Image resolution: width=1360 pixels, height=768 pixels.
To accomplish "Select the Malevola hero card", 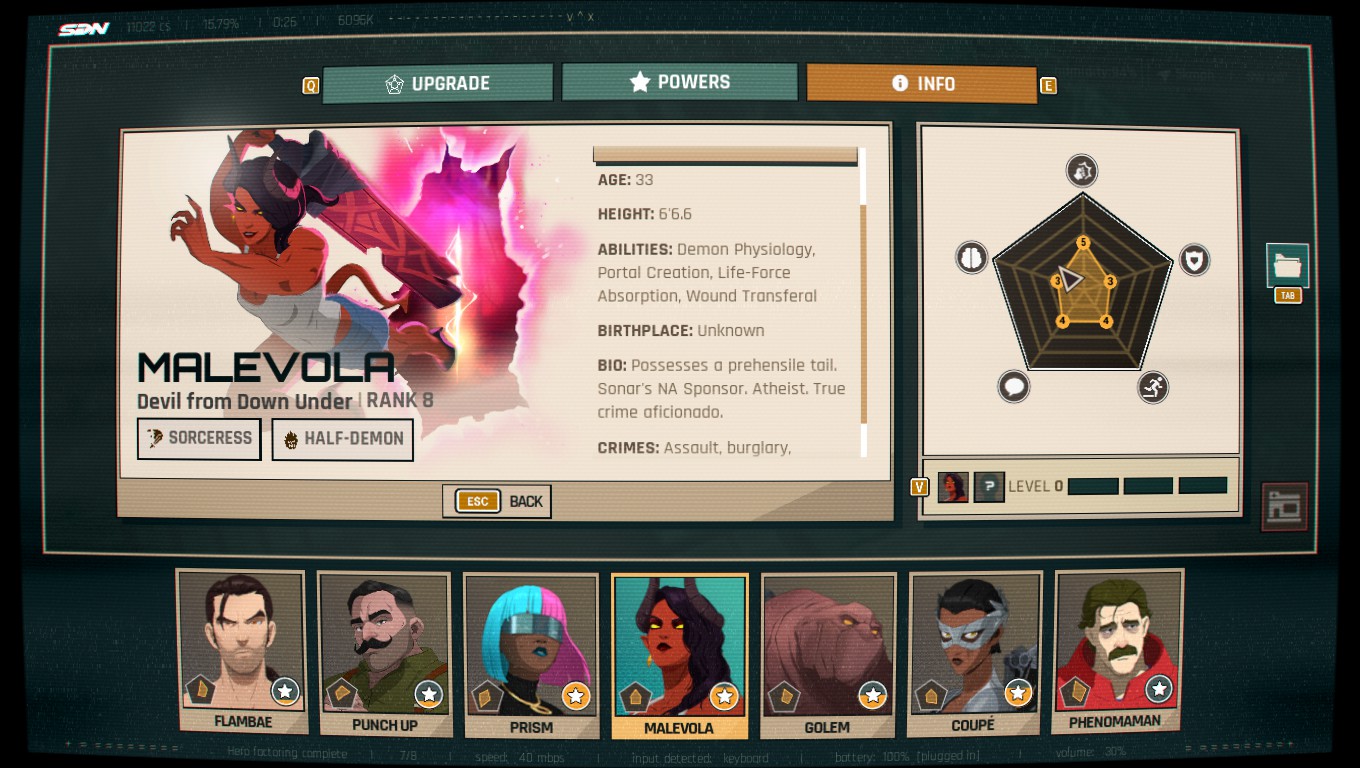I will point(679,655).
